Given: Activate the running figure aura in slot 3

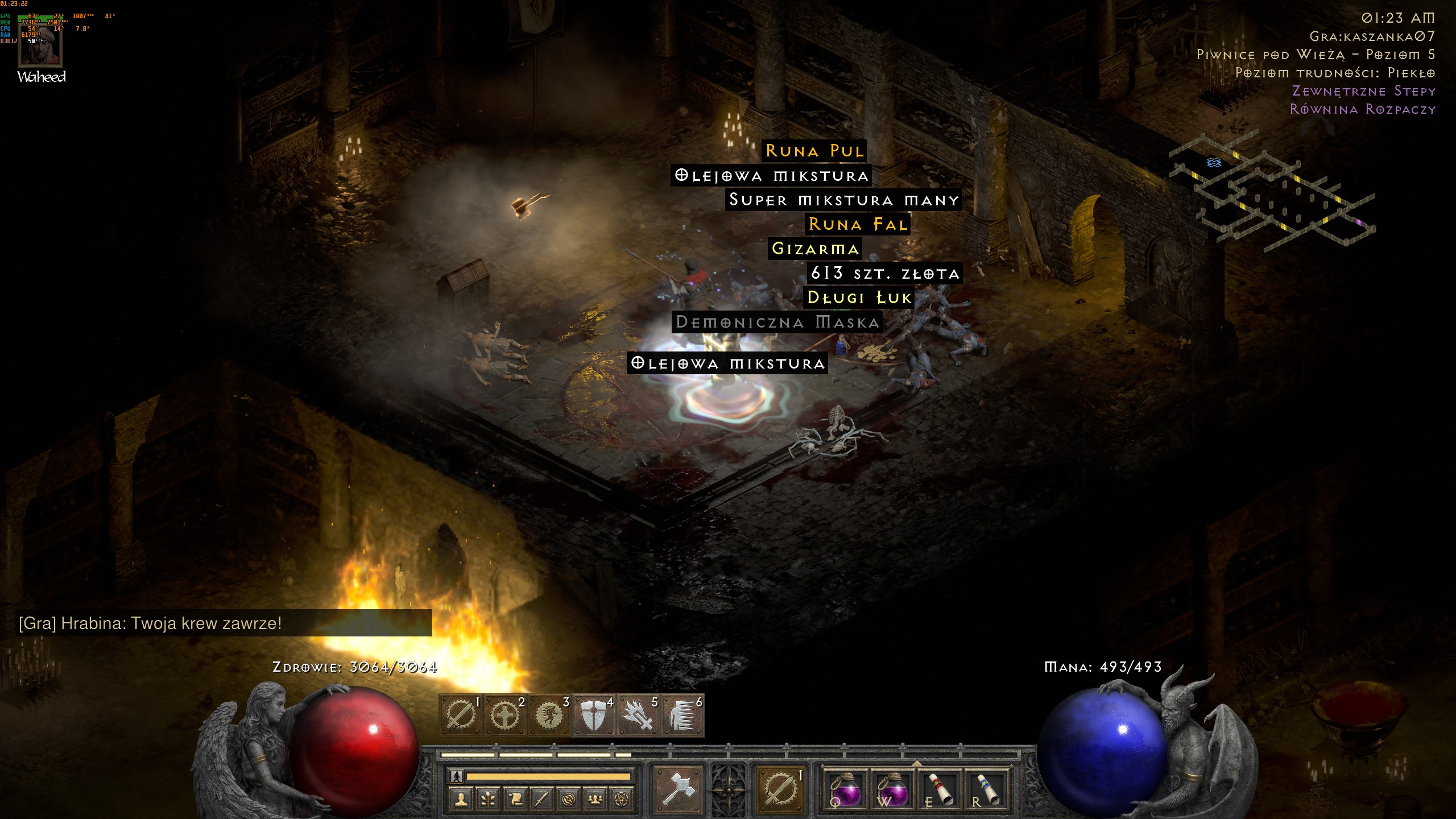Looking at the screenshot, I should click(x=549, y=715).
